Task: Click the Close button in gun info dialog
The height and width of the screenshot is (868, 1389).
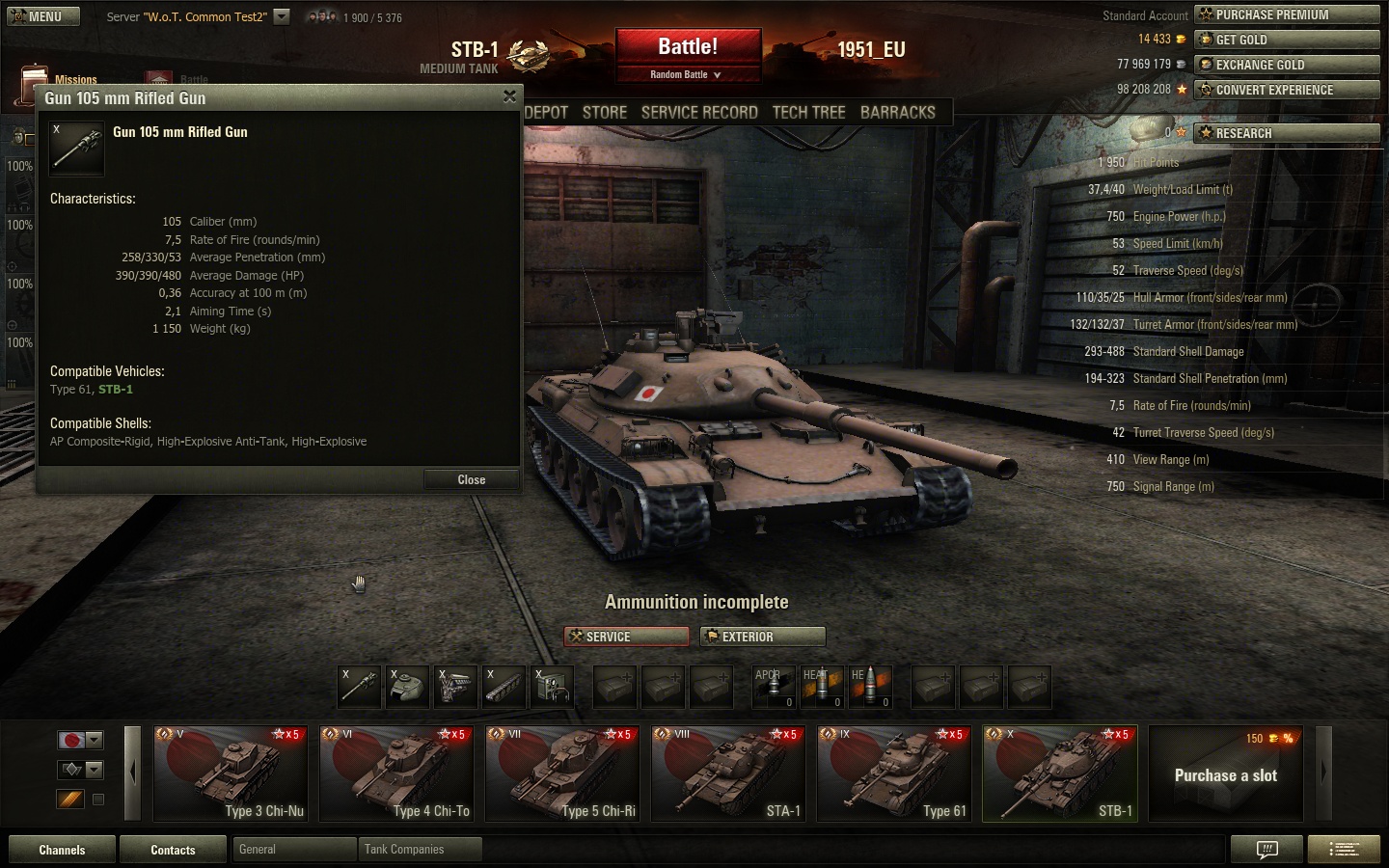Action: [471, 479]
